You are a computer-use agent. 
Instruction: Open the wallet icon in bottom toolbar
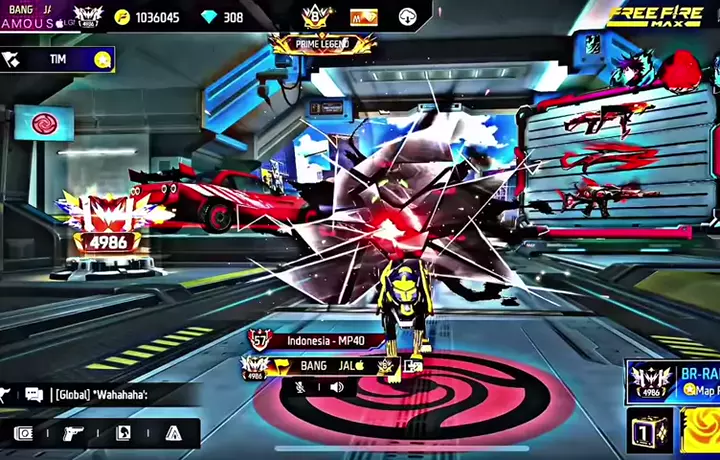point(24,433)
